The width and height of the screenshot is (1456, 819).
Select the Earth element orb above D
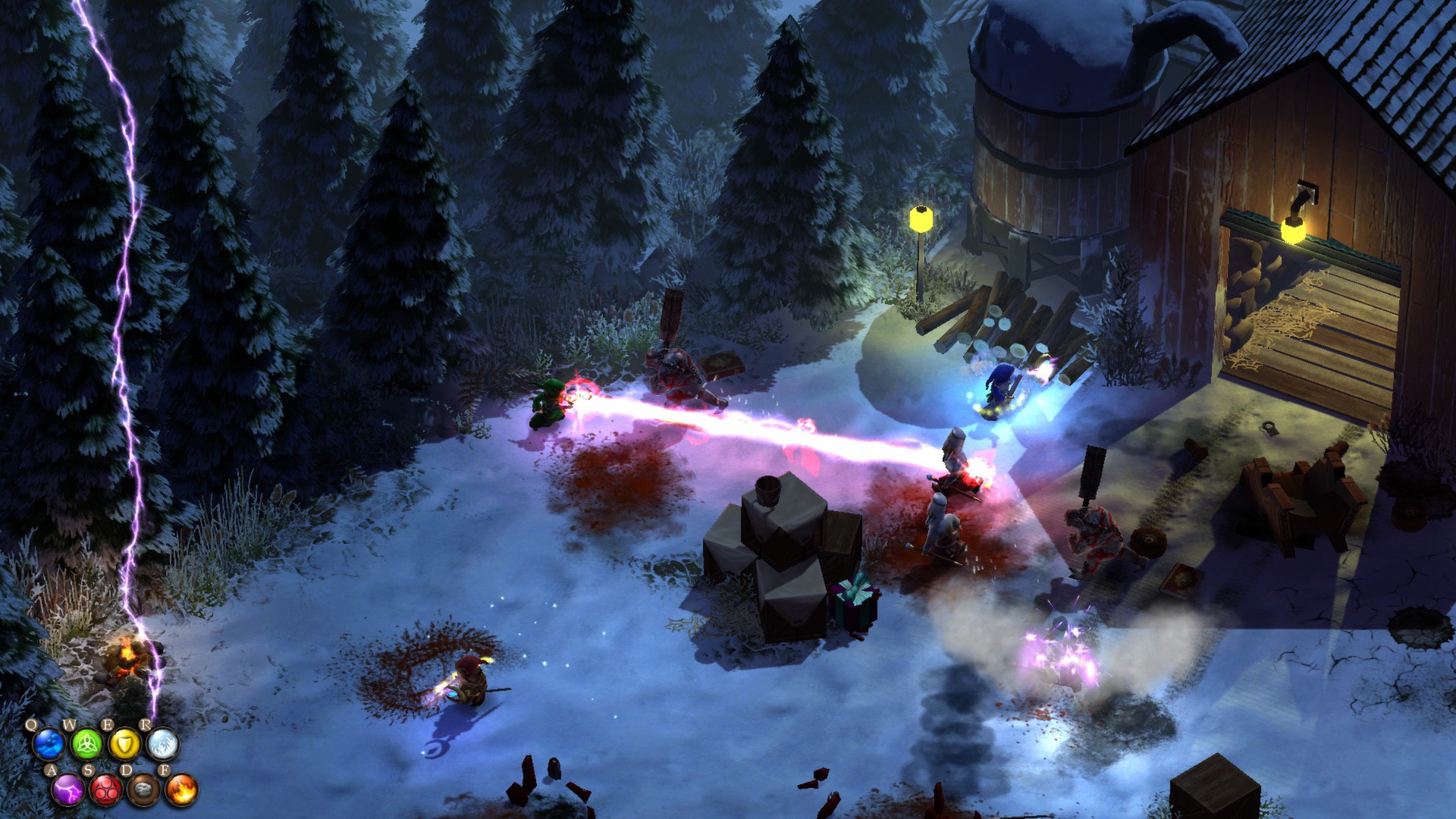143,791
